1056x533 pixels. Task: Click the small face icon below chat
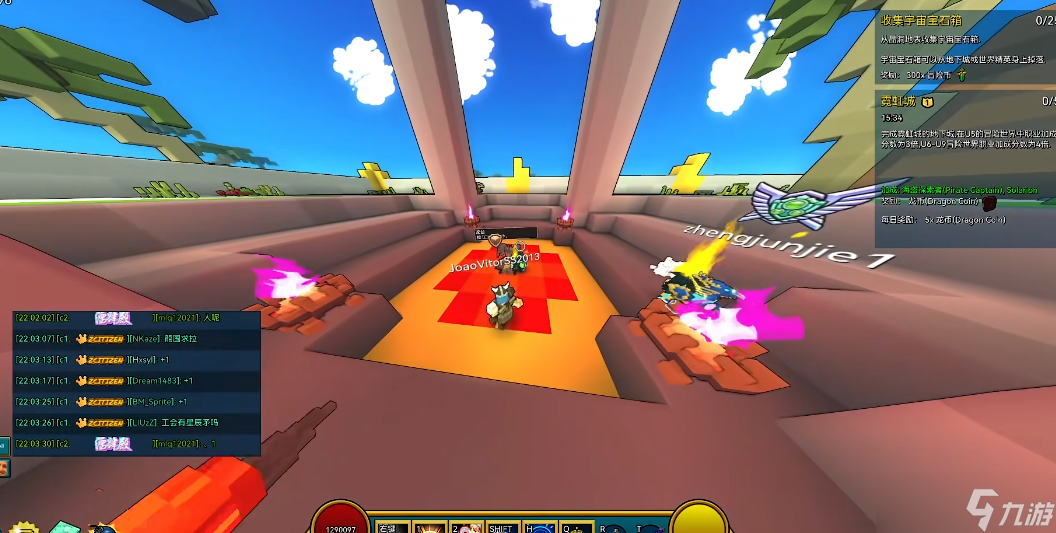4,468
